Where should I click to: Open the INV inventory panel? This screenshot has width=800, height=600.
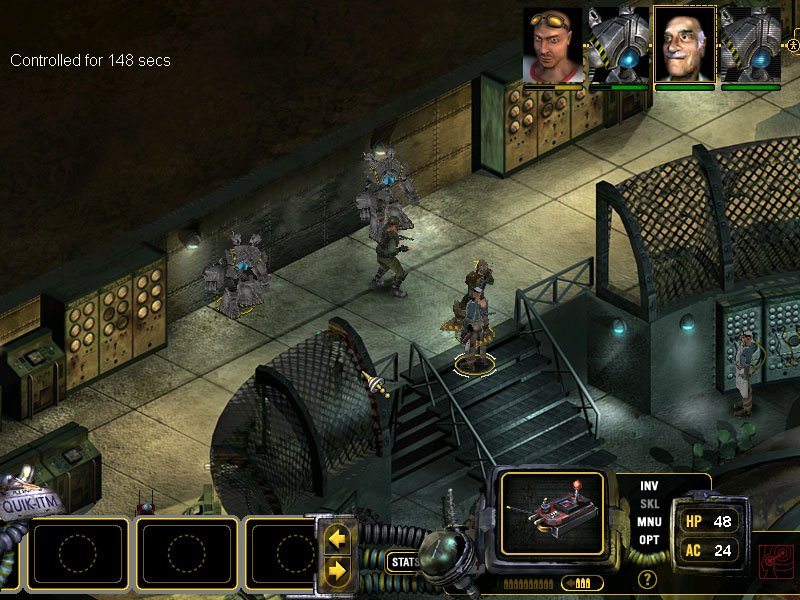point(650,486)
